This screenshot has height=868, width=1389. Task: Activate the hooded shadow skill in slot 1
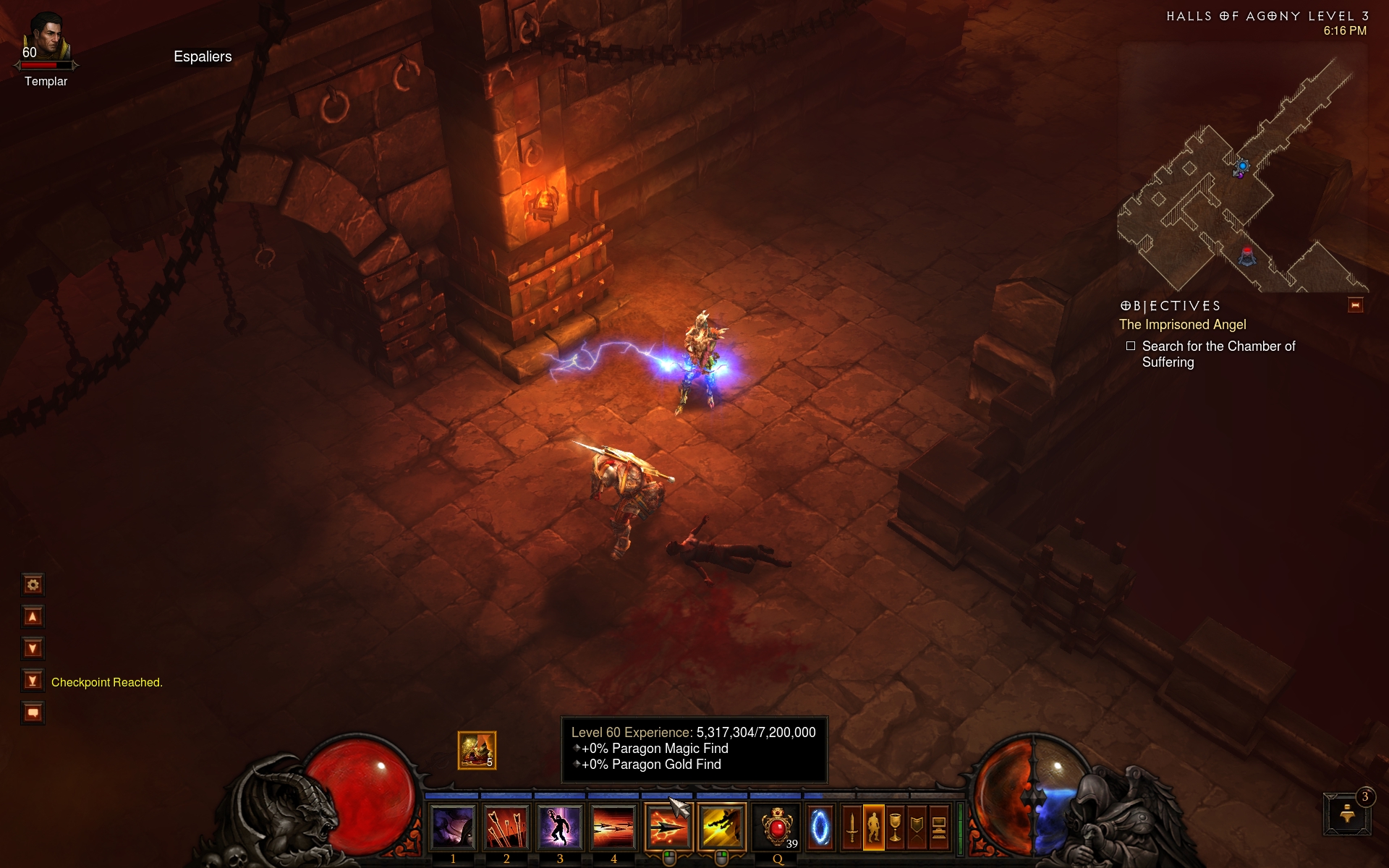(453, 827)
